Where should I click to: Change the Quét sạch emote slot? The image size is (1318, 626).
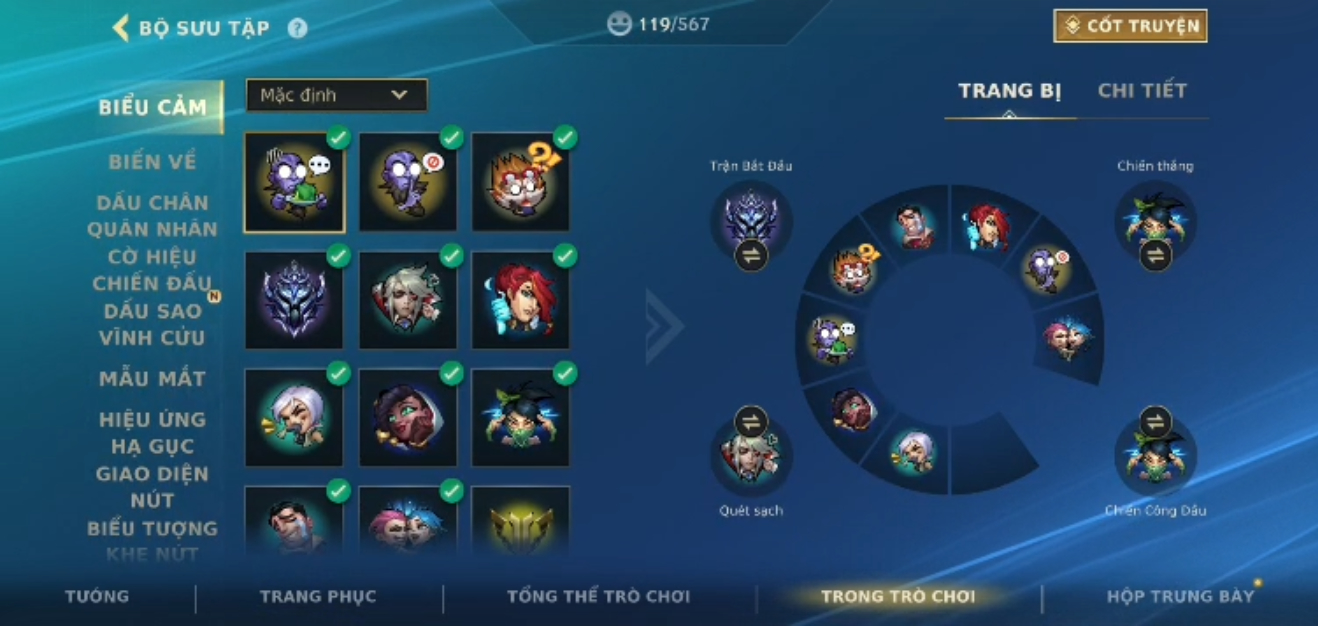(751, 422)
